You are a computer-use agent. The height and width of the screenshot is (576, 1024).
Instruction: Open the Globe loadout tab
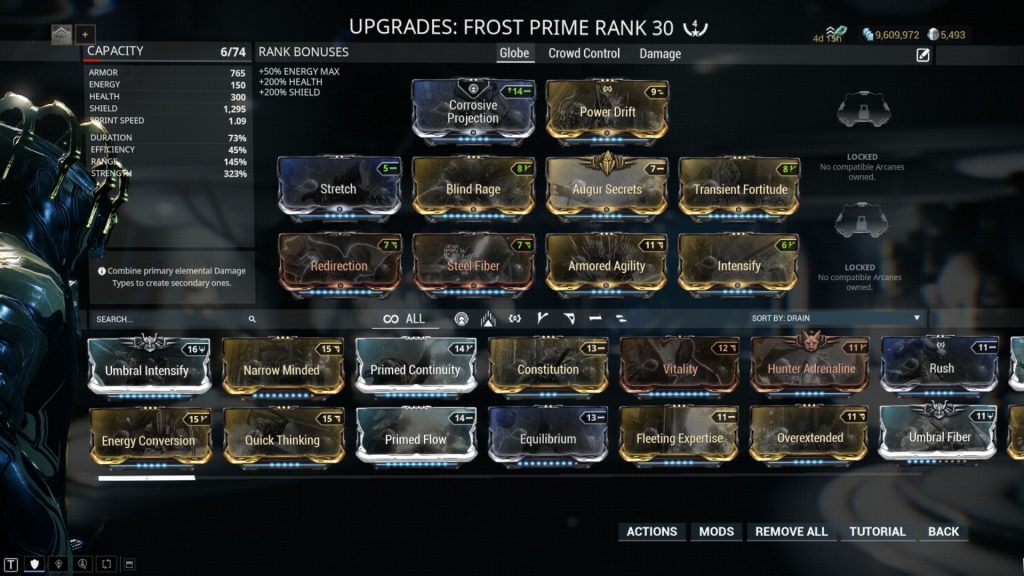coord(514,53)
